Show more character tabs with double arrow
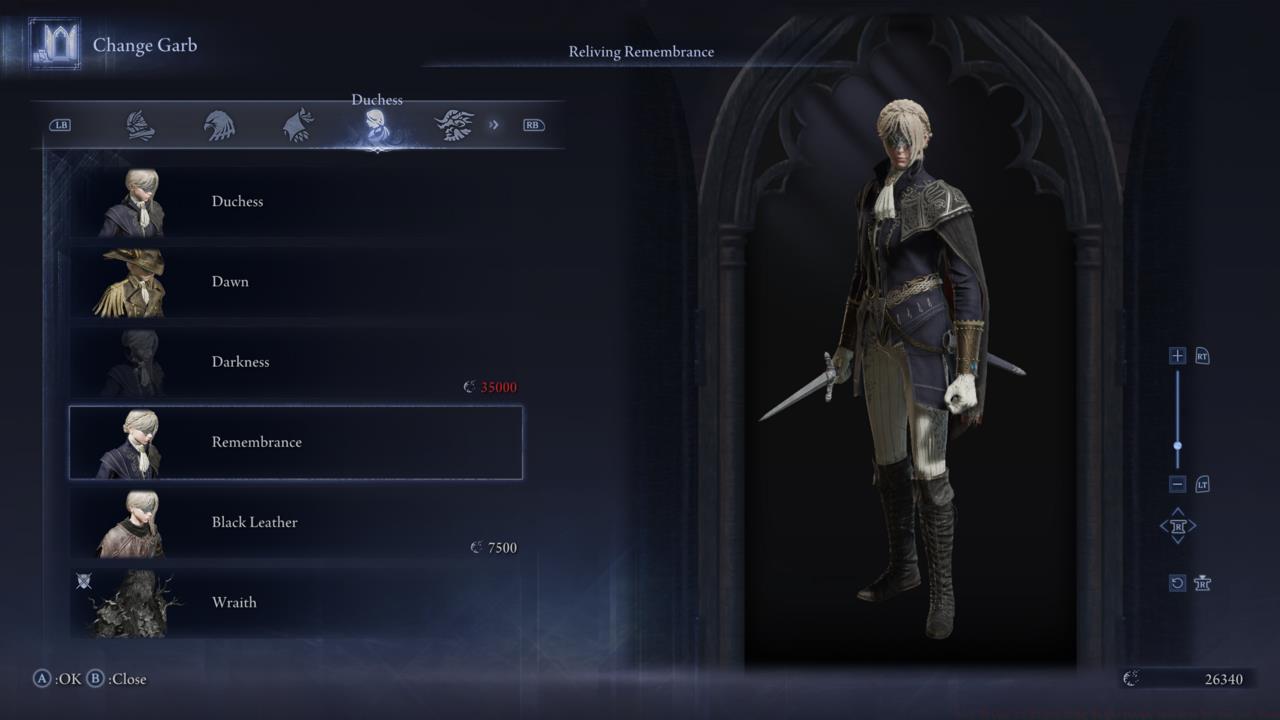 (x=494, y=125)
